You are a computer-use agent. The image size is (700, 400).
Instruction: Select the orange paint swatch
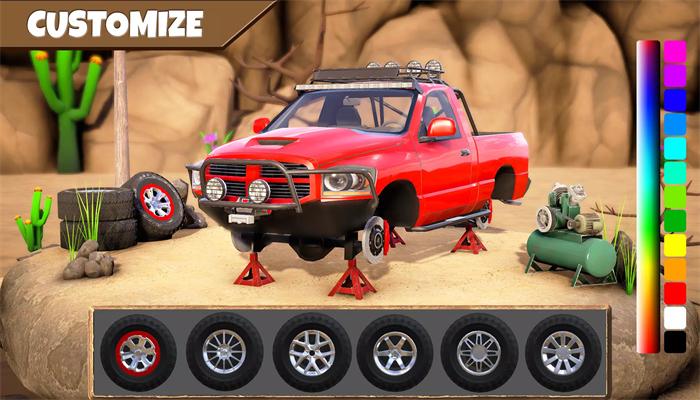pos(675,268)
